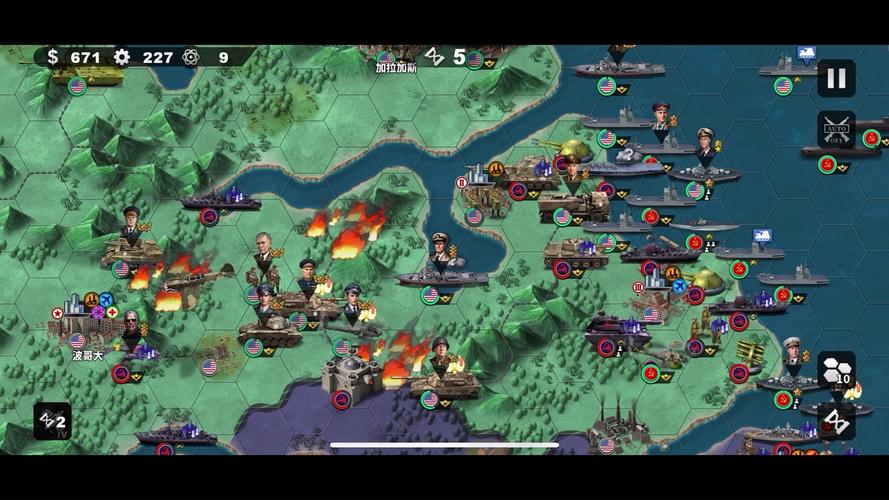The width and height of the screenshot is (889, 500).
Task: Change game speed via the x2 hourglass icon
Action: (52, 421)
